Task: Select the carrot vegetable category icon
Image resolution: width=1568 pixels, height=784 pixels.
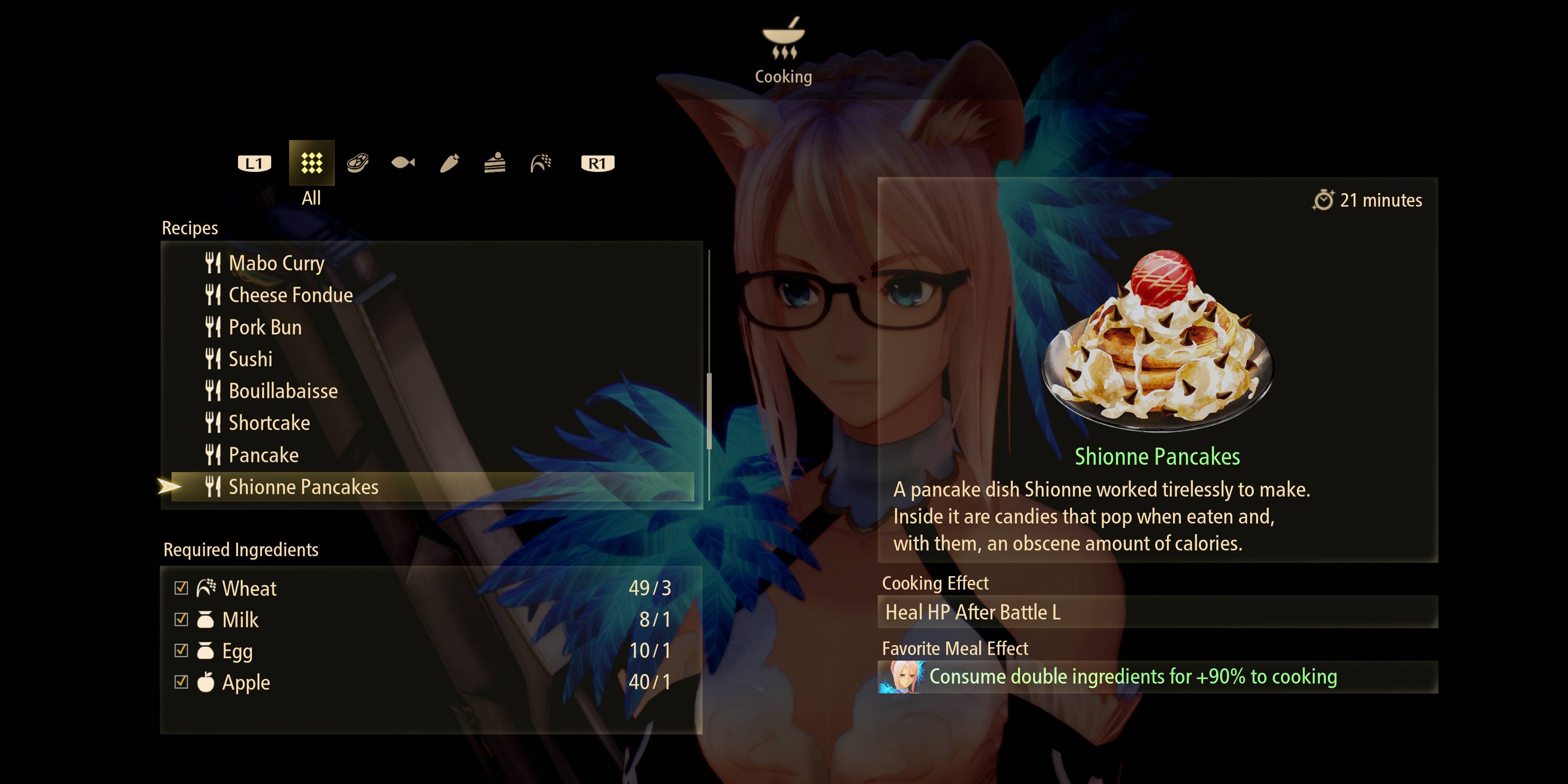Action: point(449,163)
